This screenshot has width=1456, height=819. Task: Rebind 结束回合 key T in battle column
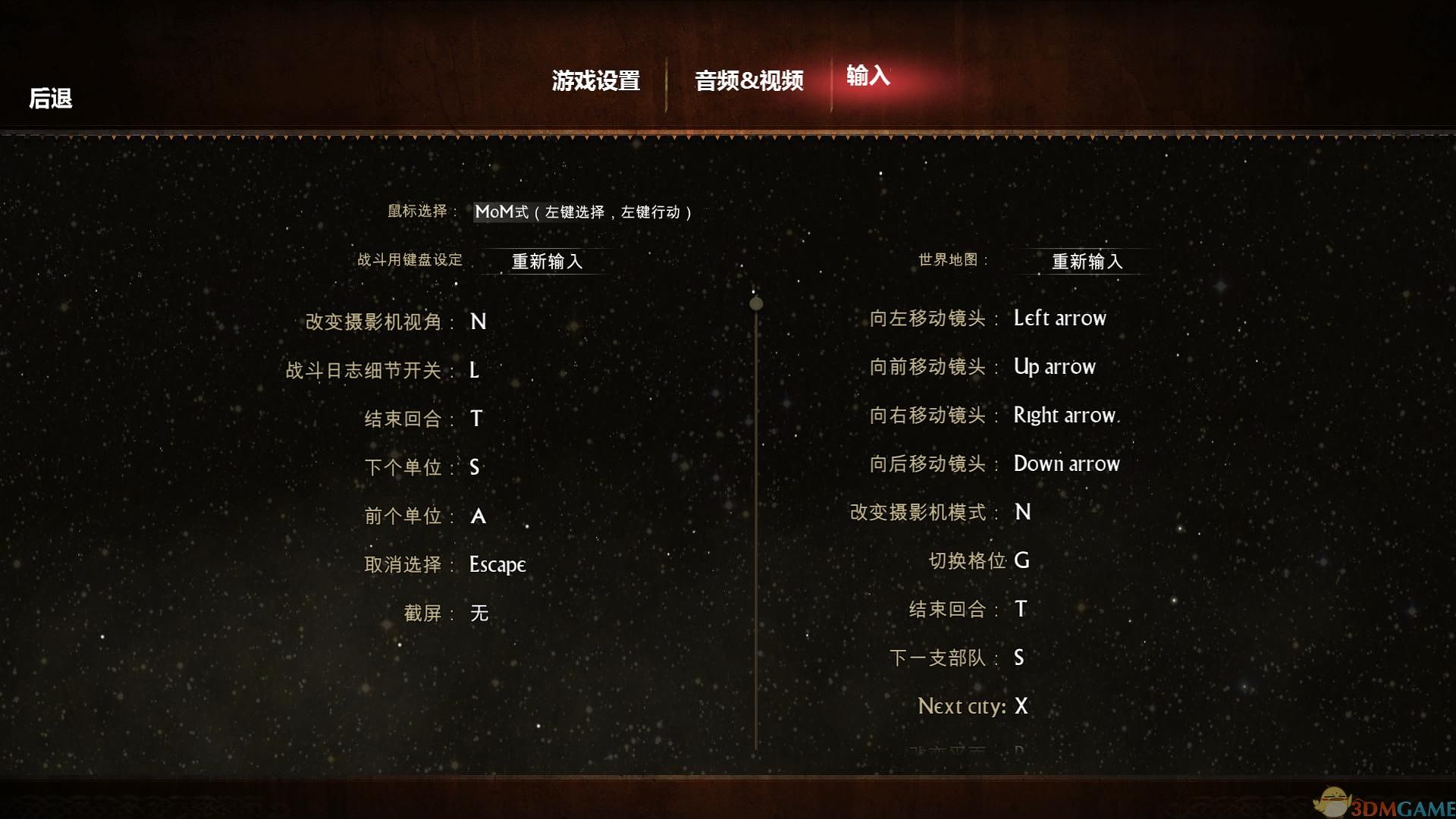point(476,419)
